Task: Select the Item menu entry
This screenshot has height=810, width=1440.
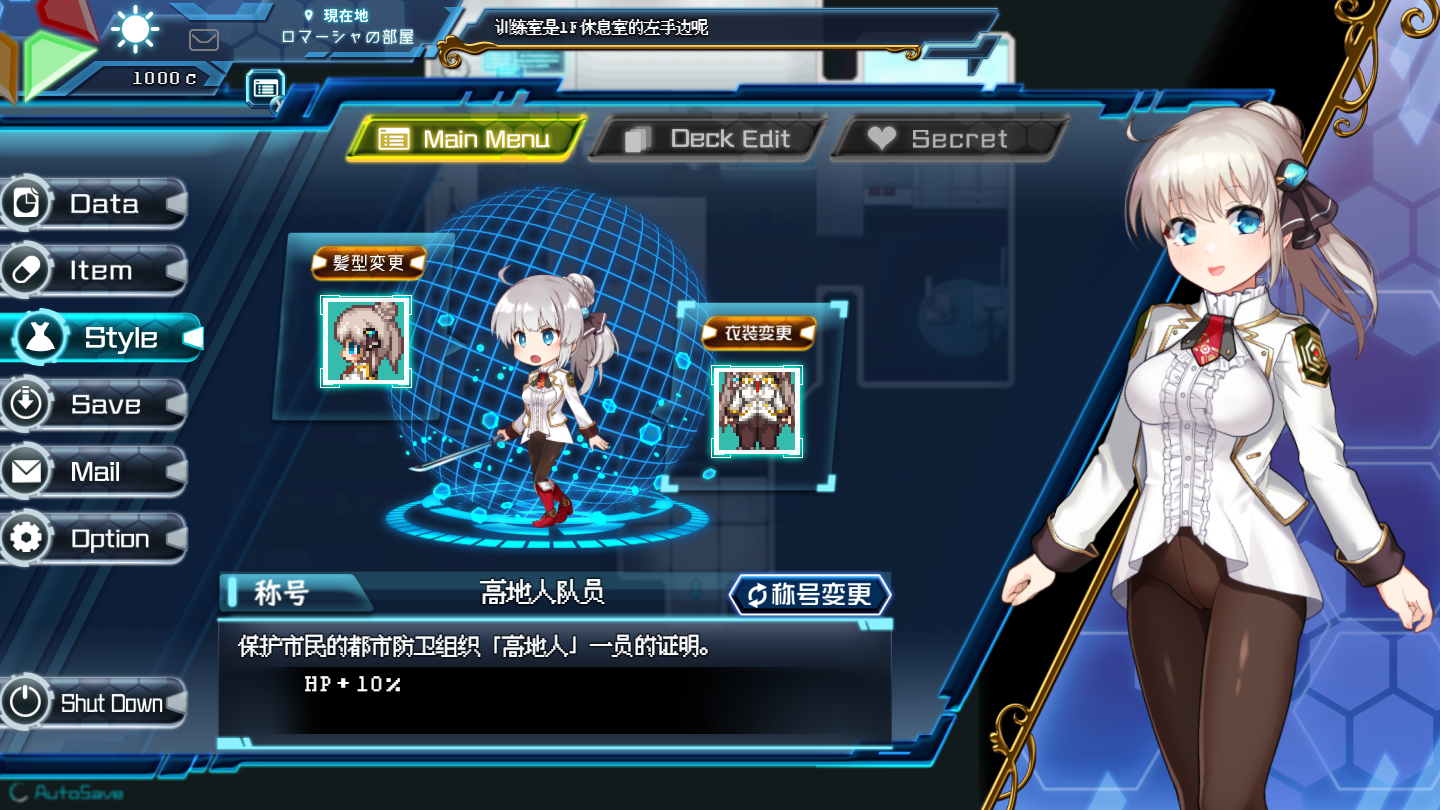Action: 95,271
